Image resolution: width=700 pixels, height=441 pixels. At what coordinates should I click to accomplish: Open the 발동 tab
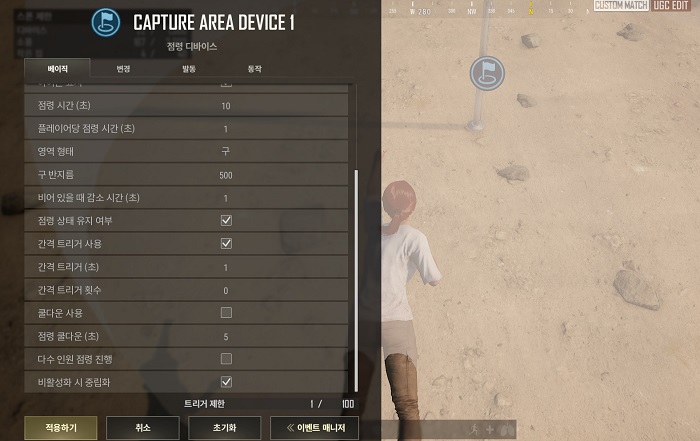pyautogui.click(x=189, y=69)
